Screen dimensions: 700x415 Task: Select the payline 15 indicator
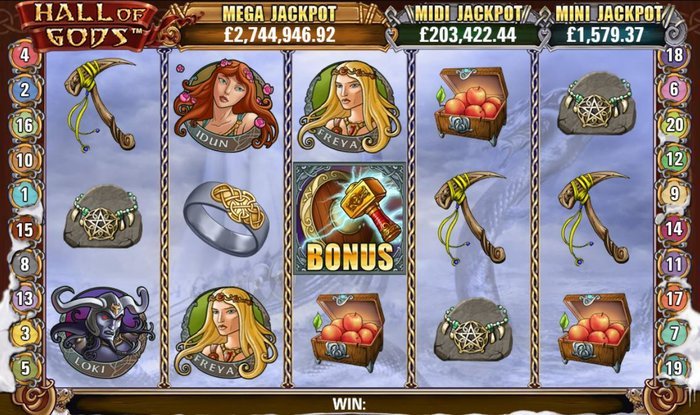[x=24, y=229]
